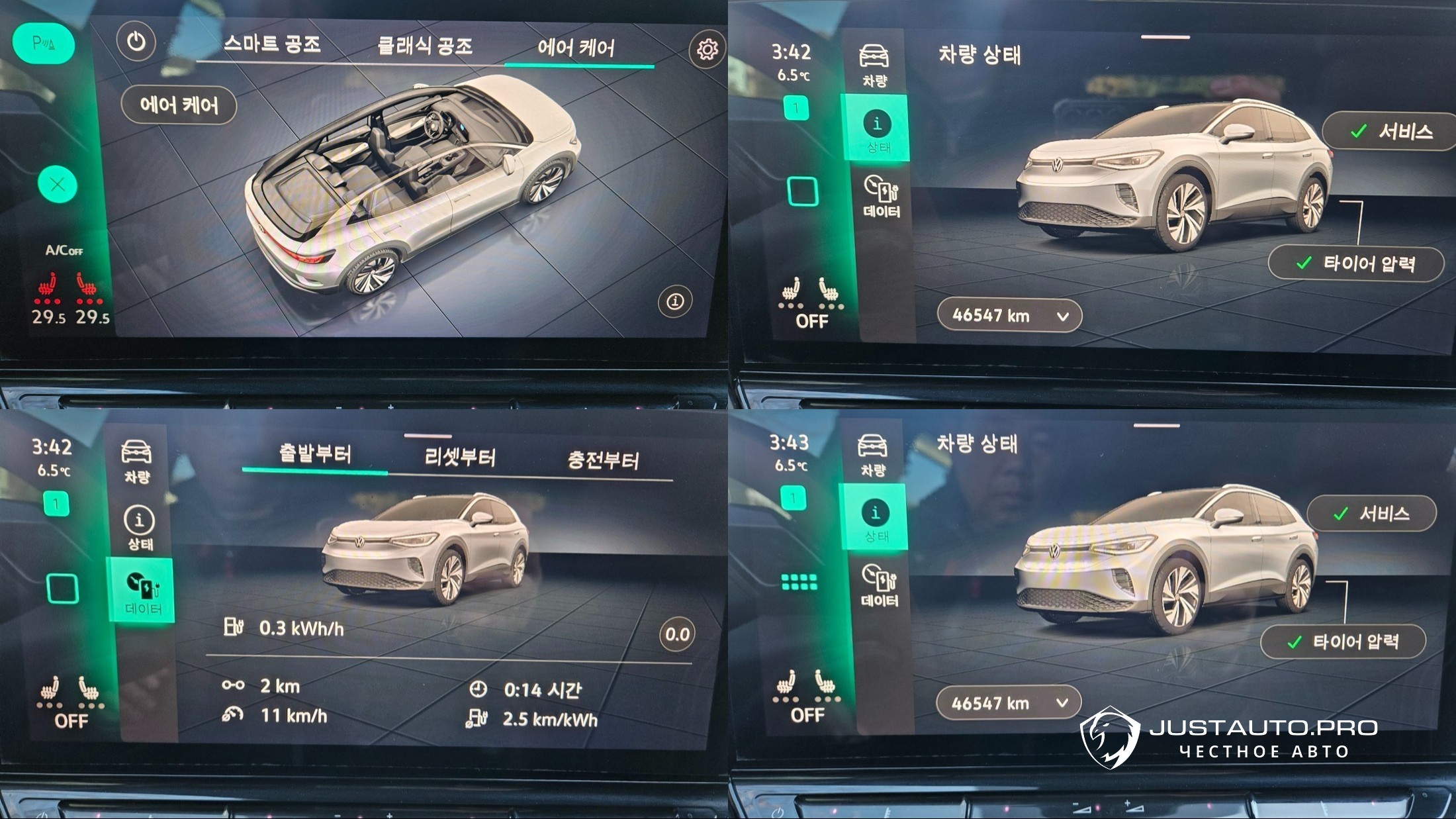Image resolution: width=1456 pixels, height=819 pixels.
Task: Activate the 에어 케어 pill button
Action: [x=179, y=105]
